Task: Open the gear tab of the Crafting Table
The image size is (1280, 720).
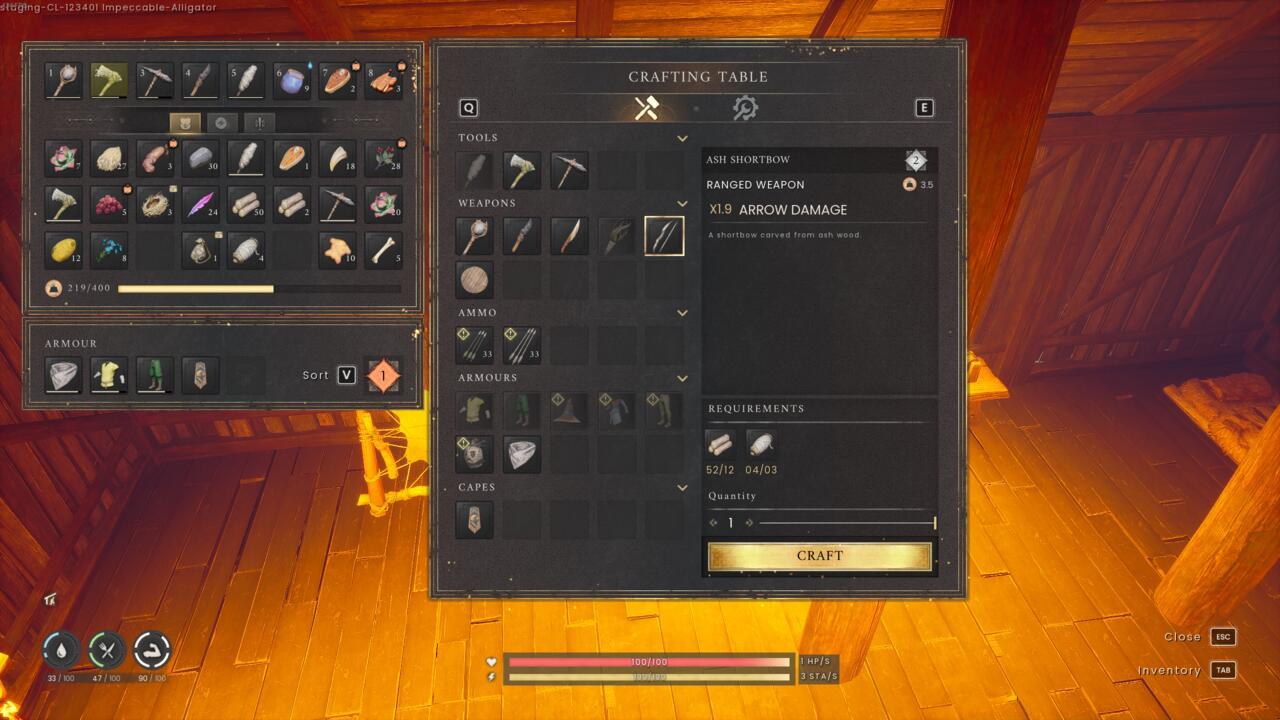Action: click(x=745, y=108)
